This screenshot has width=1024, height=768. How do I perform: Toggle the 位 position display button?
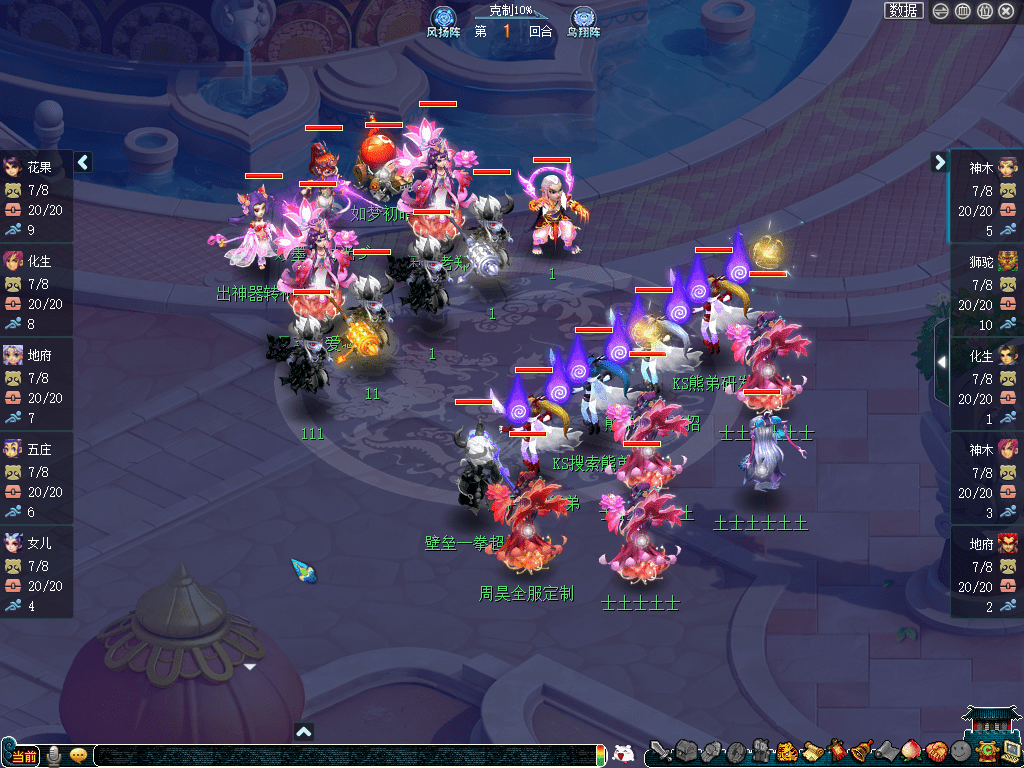point(984,11)
